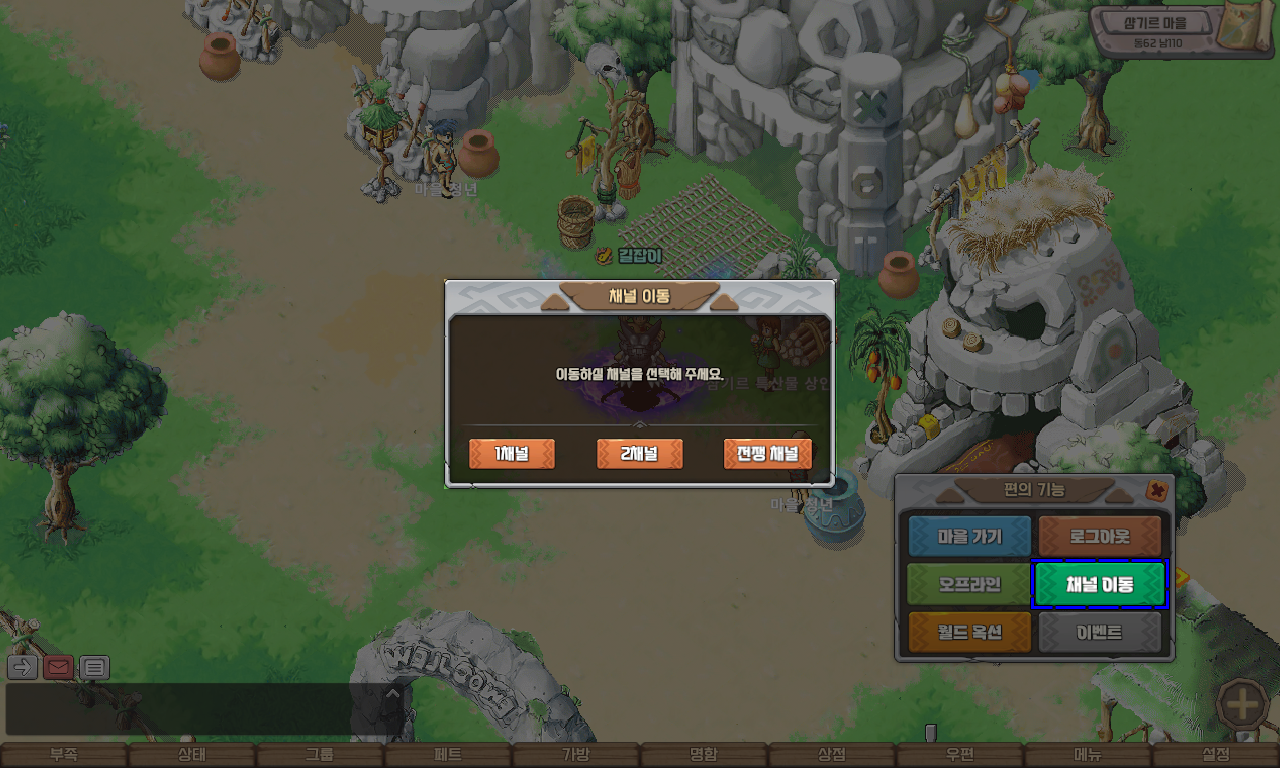The height and width of the screenshot is (768, 1280).
Task: Click the 마을 가기 button
Action: [x=969, y=537]
